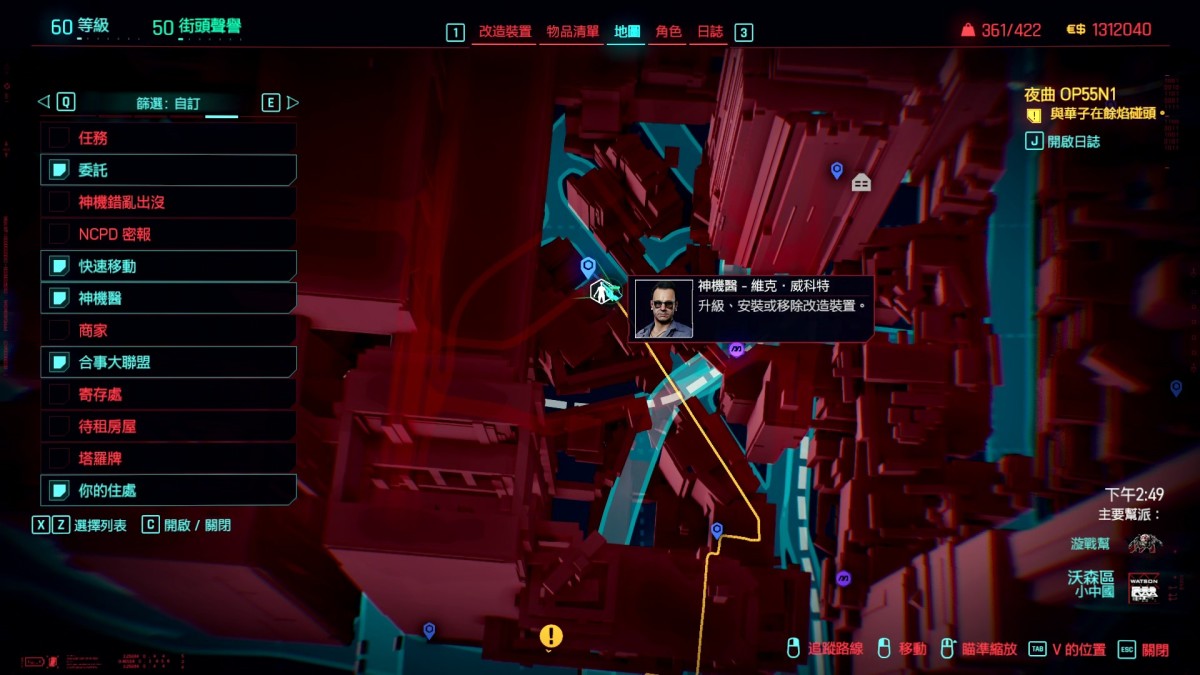Toggle the 快速移動 filter

[168, 266]
